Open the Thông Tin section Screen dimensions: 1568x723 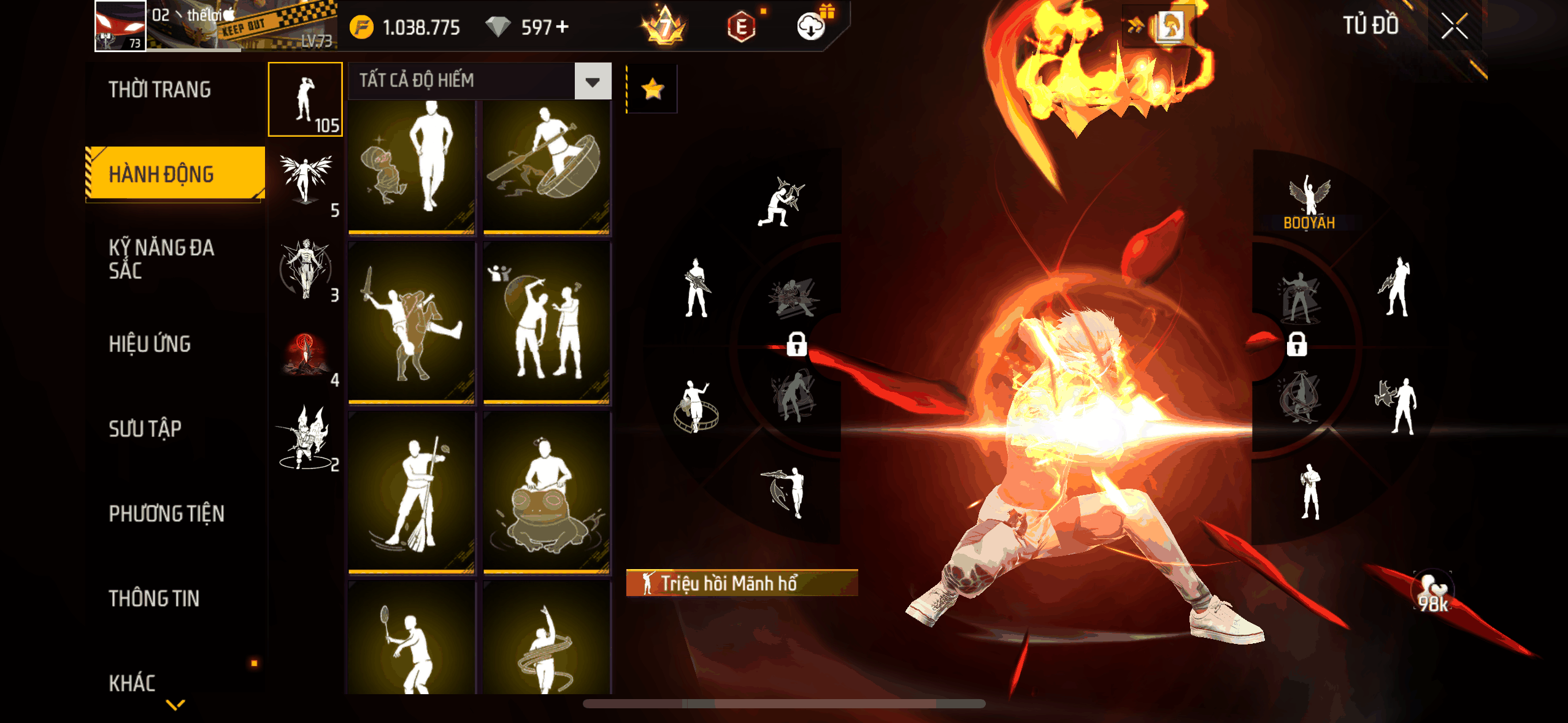pos(154,599)
